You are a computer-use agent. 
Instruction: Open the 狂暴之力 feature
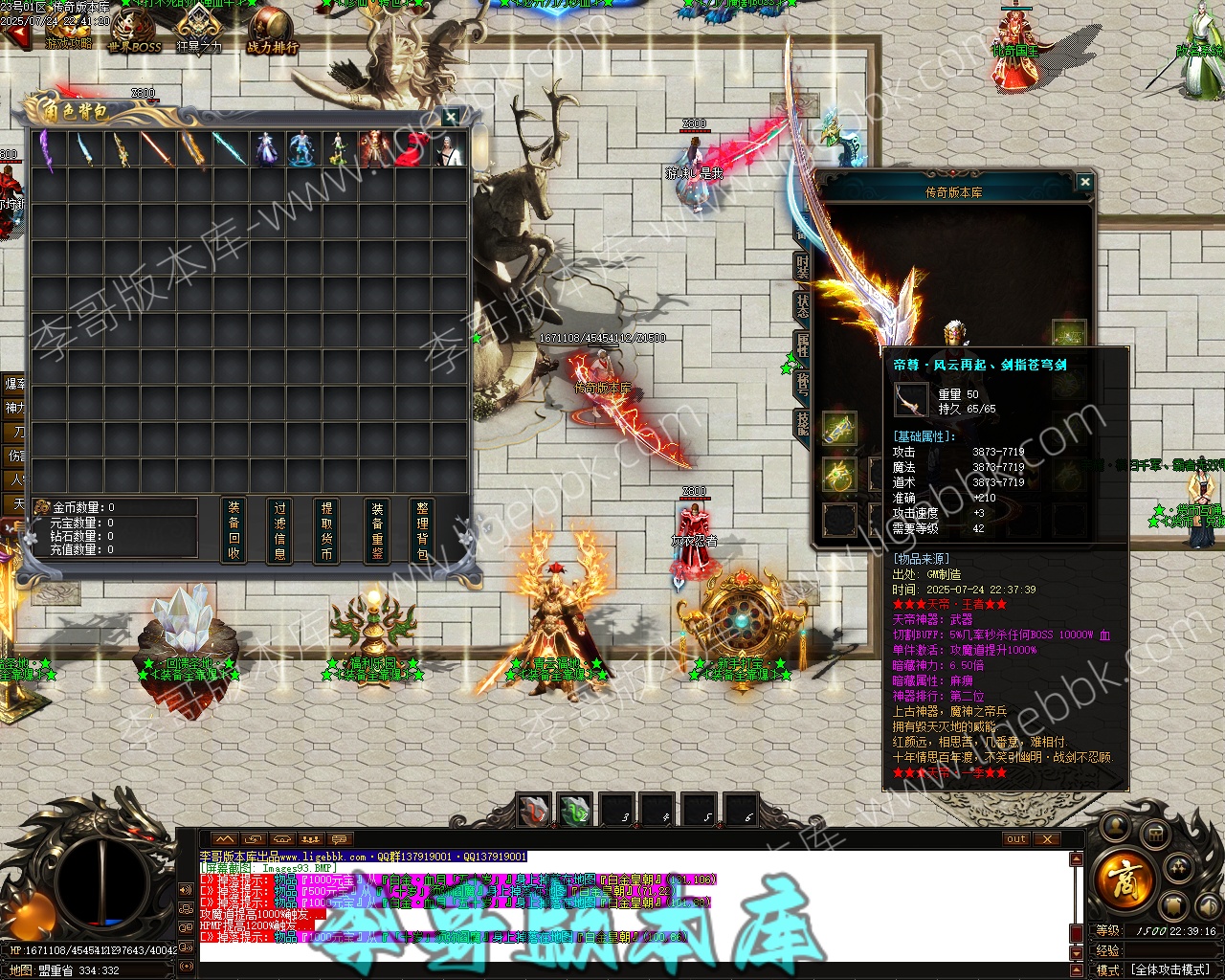pos(199,31)
